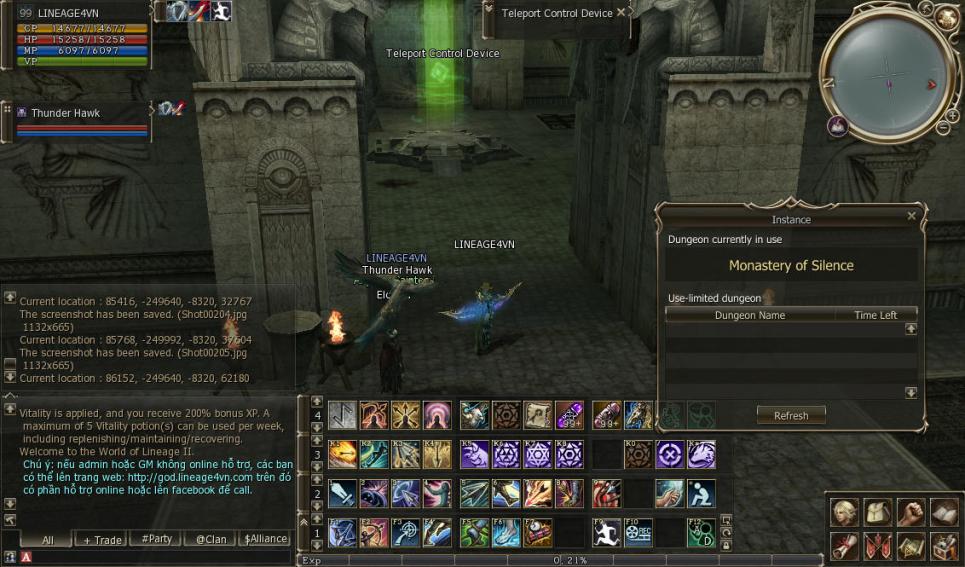This screenshot has width=965, height=567.
Task: Select the @Clan chat tab
Action: click(210, 539)
